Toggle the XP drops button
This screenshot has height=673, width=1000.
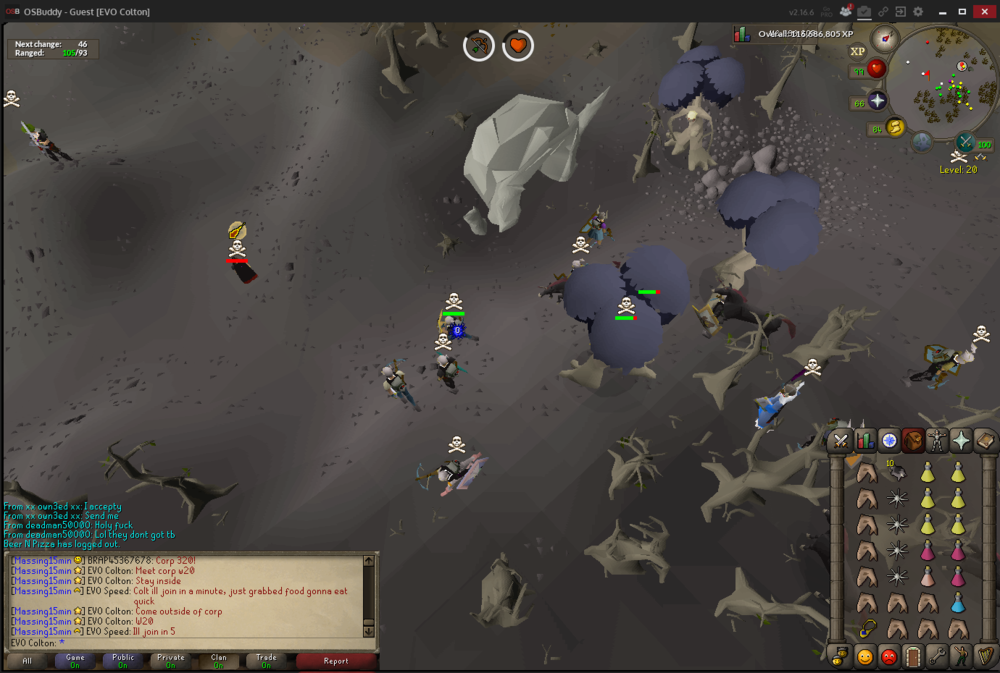pos(857,51)
